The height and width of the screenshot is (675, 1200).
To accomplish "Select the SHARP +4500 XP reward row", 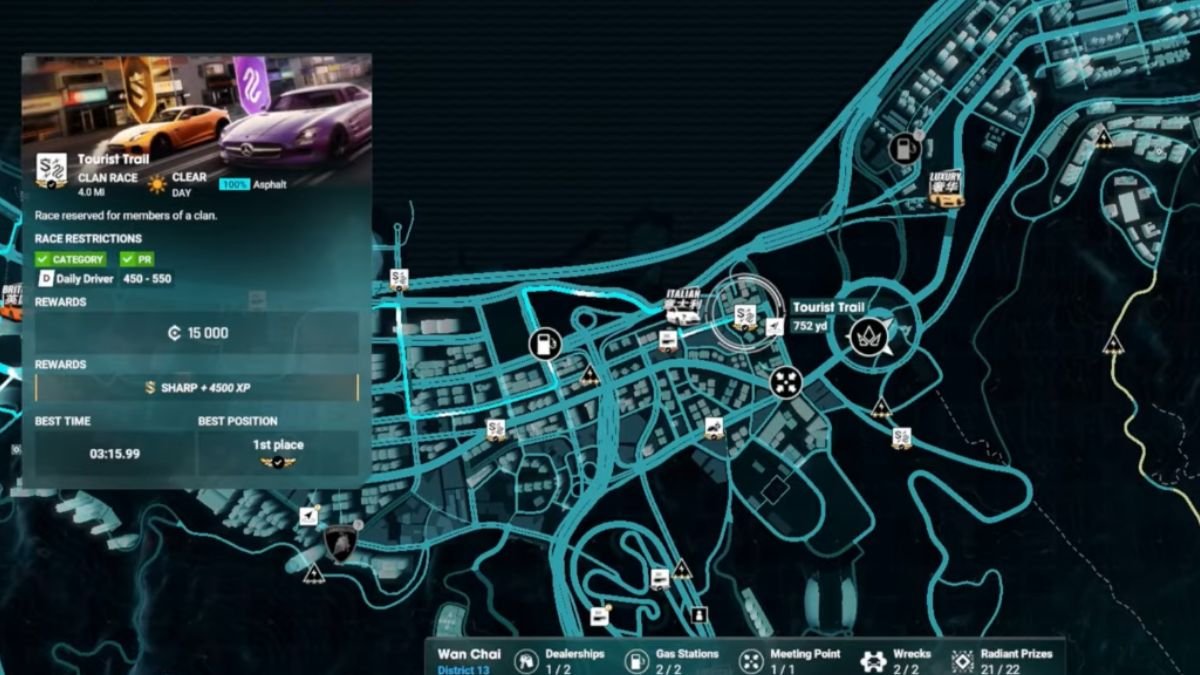I will pos(197,388).
